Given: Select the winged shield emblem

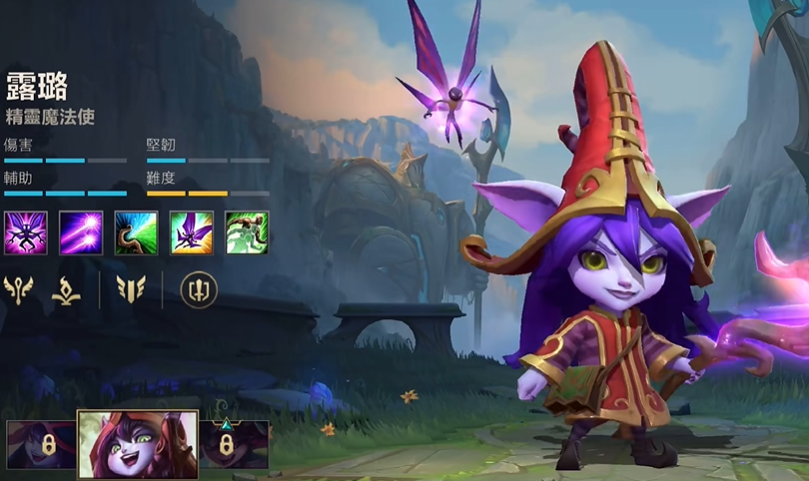Looking at the screenshot, I should (x=131, y=290).
